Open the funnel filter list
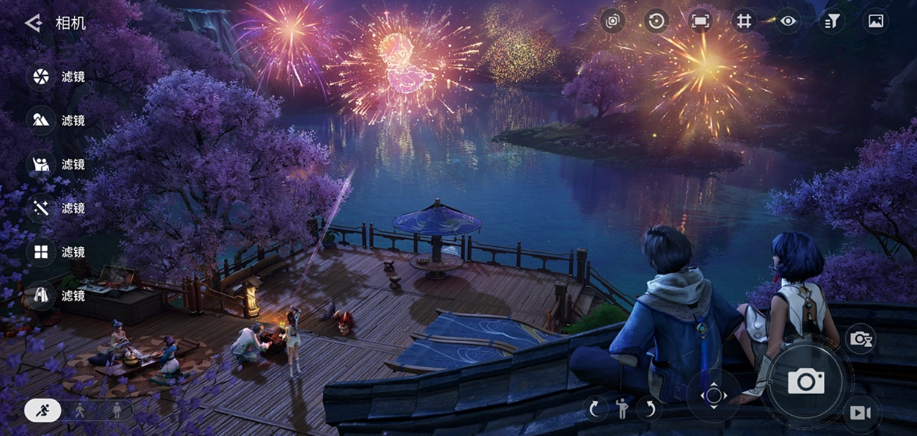The image size is (917, 436). pos(832,21)
